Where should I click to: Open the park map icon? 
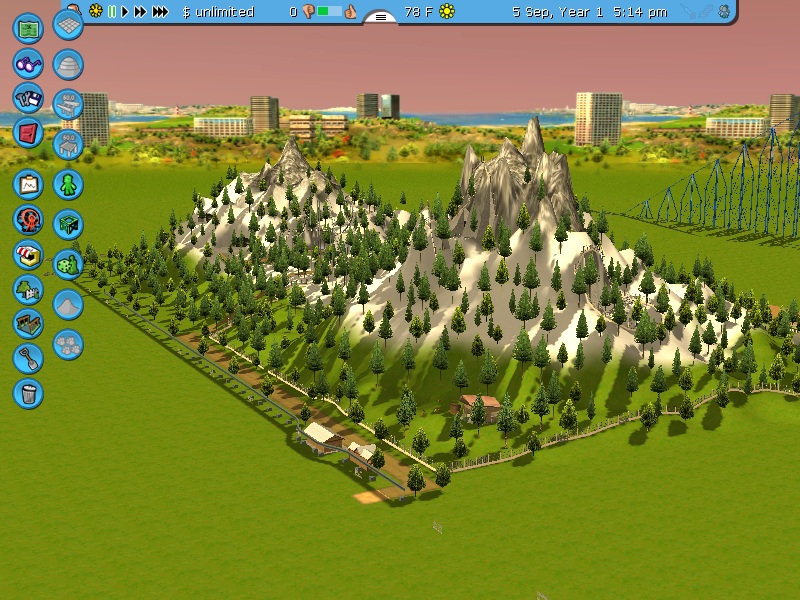pyautogui.click(x=28, y=27)
